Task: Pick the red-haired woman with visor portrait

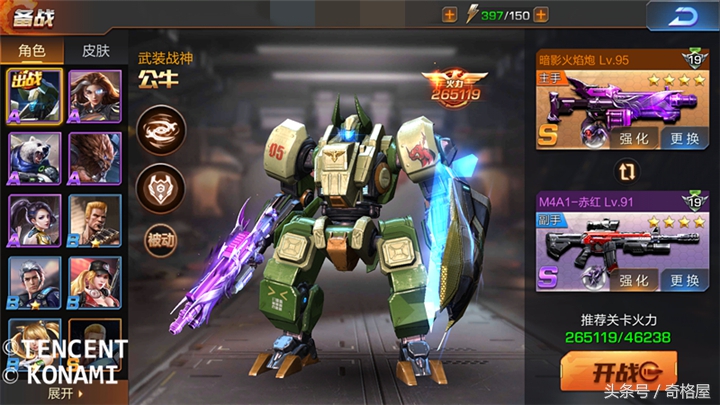Action: (x=95, y=94)
